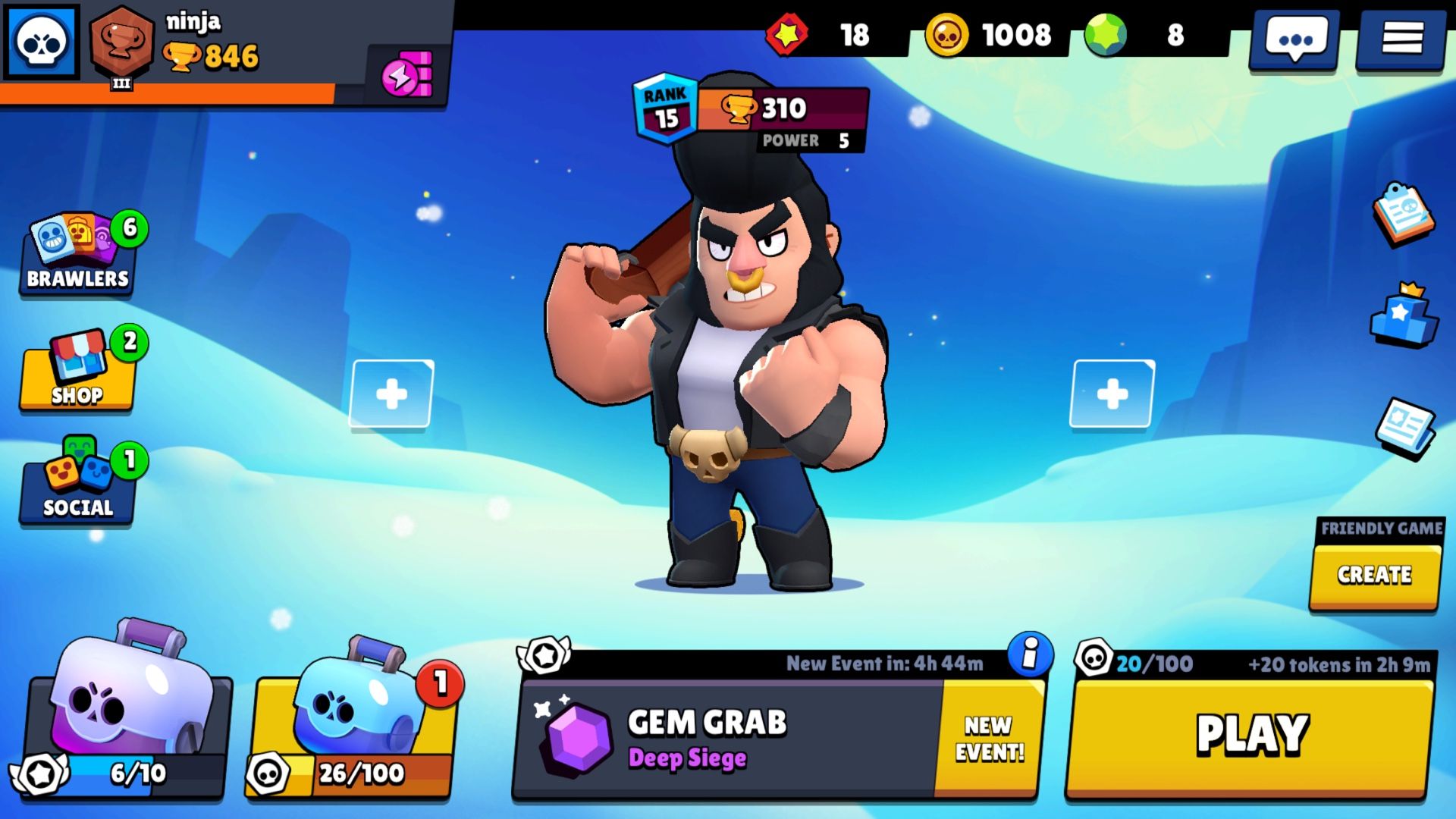Open the leaderboard podium icon
This screenshot has width=1456, height=819.
click(x=1403, y=316)
